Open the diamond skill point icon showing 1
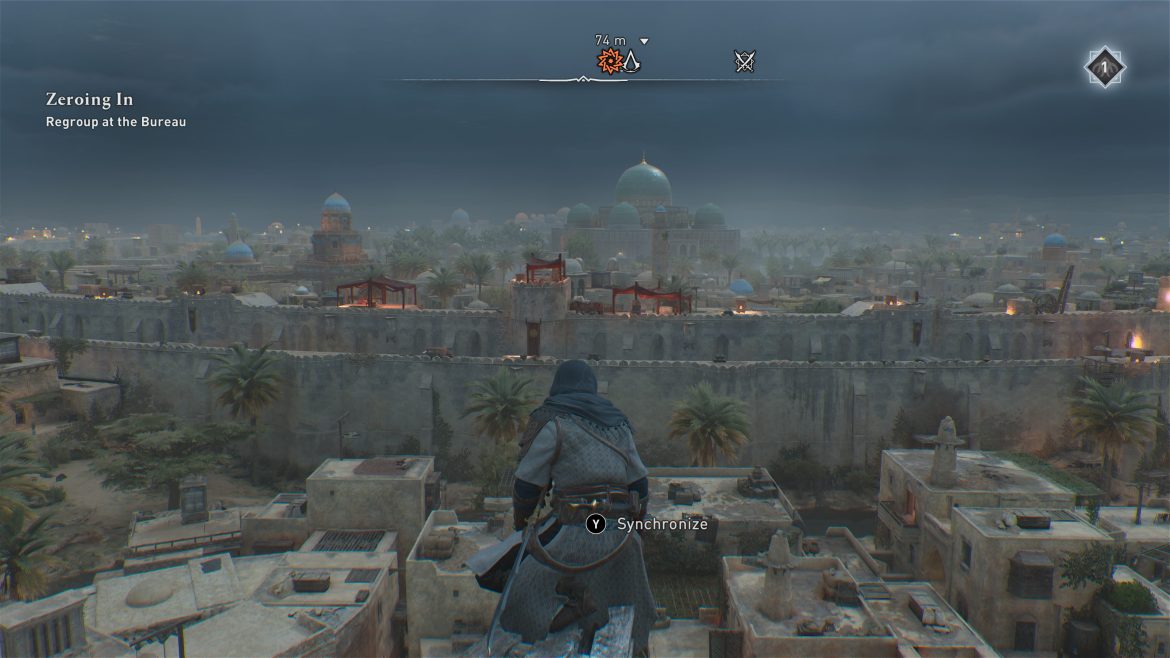The image size is (1170, 658). [1105, 68]
